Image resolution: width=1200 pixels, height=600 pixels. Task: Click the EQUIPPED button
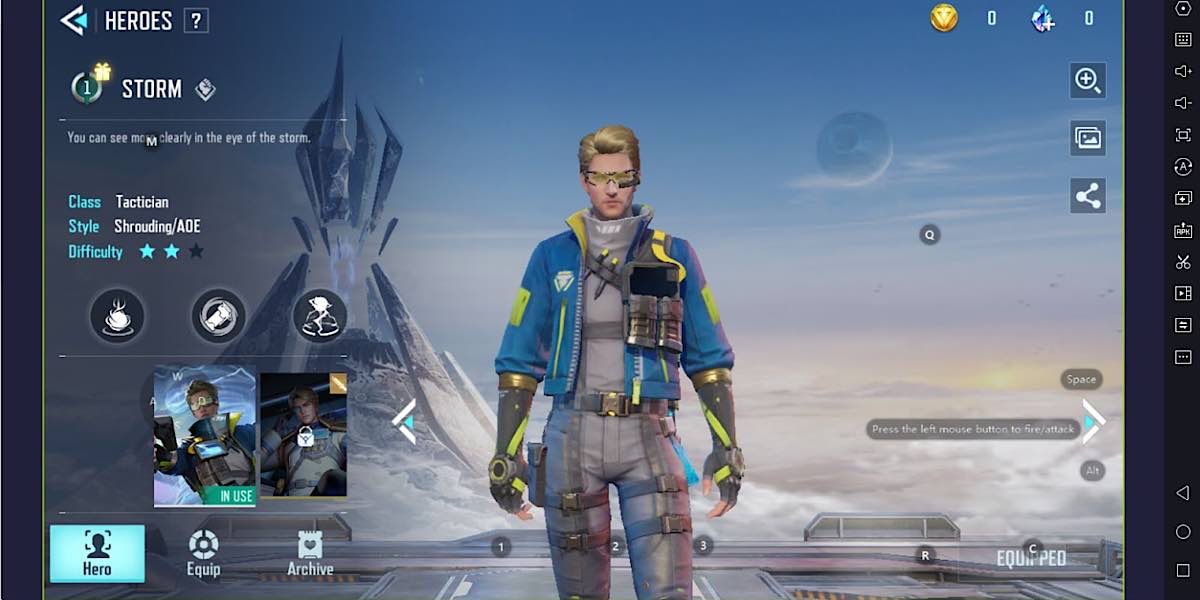(1031, 558)
